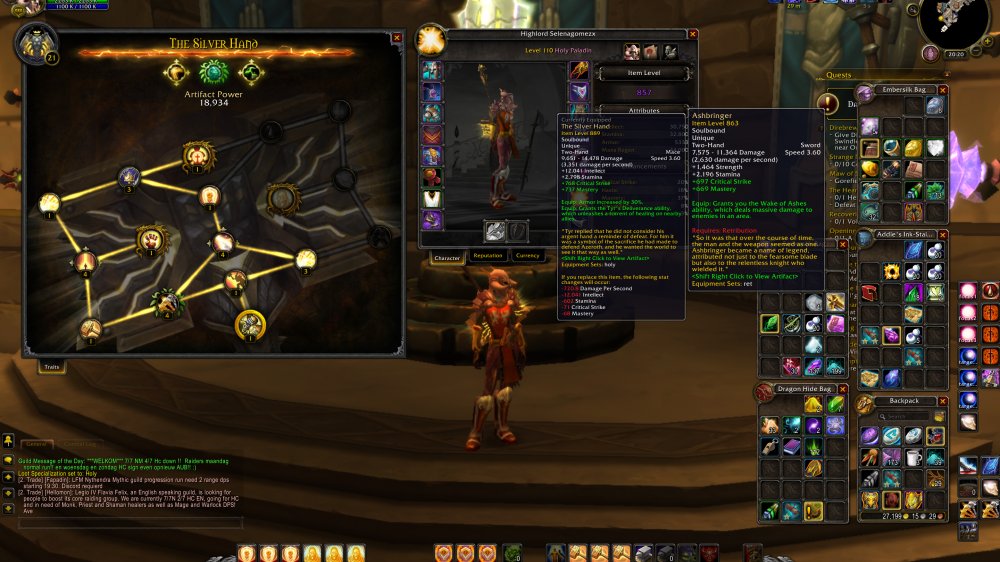
Task: Close The Silver Hand artifact window
Action: (397, 38)
